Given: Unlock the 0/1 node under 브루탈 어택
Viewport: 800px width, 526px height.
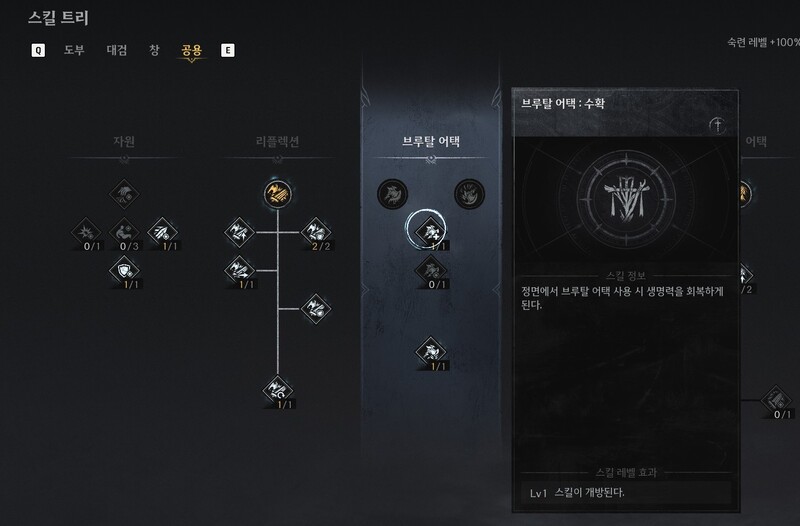Looking at the screenshot, I should tap(428, 269).
